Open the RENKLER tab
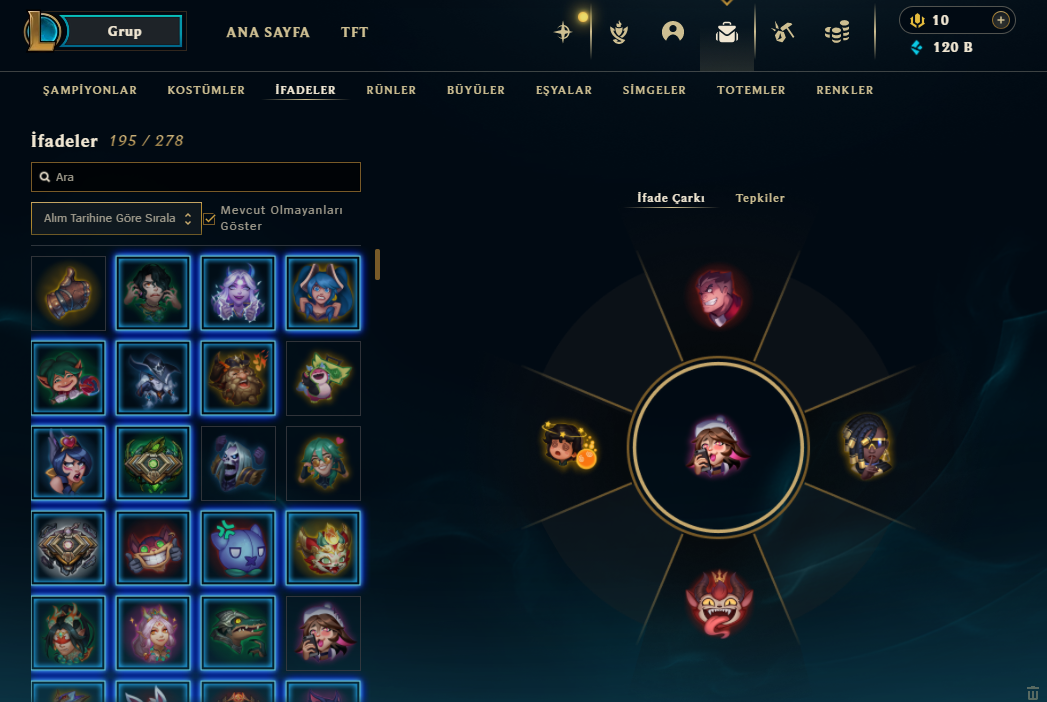1047x702 pixels. click(845, 90)
